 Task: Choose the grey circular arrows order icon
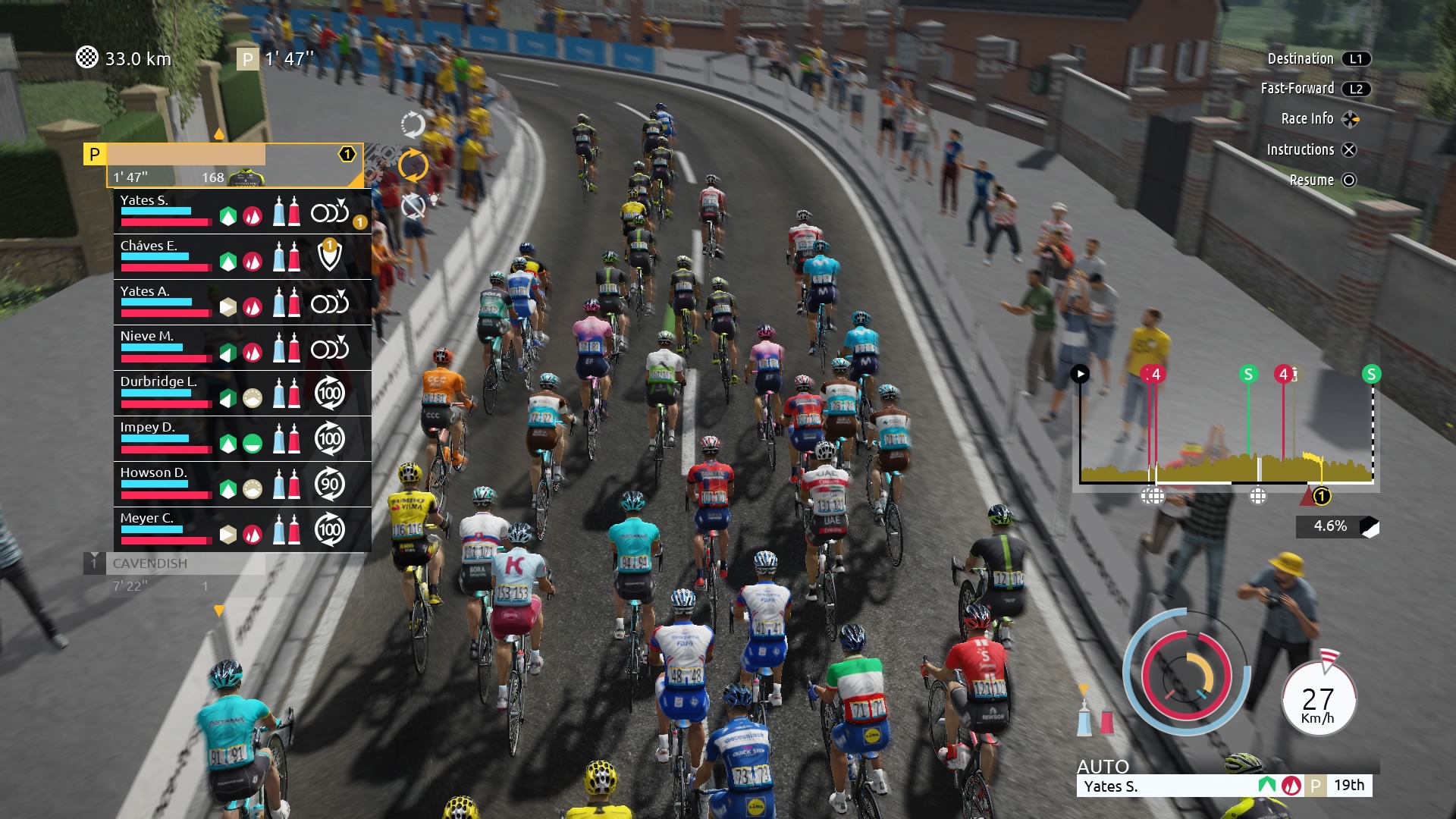point(413,124)
